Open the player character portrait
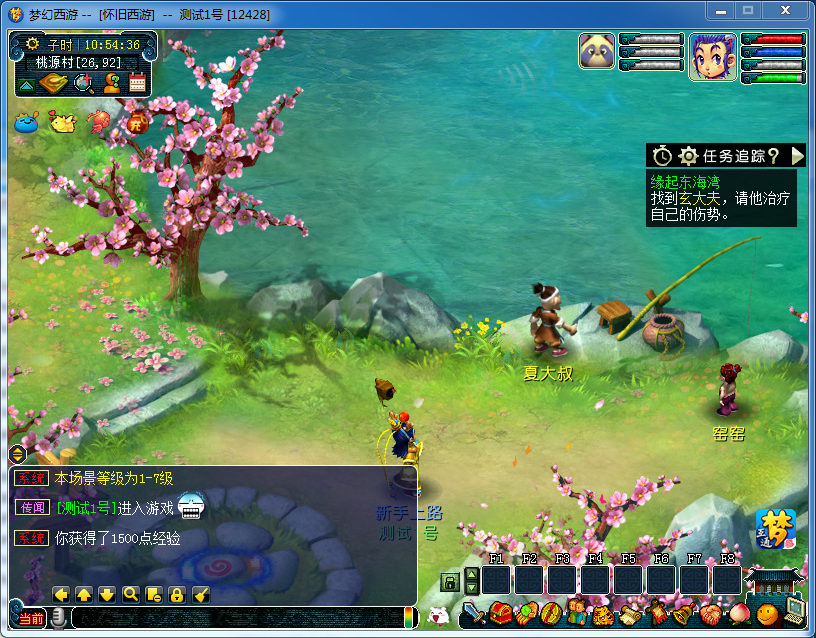 712,56
